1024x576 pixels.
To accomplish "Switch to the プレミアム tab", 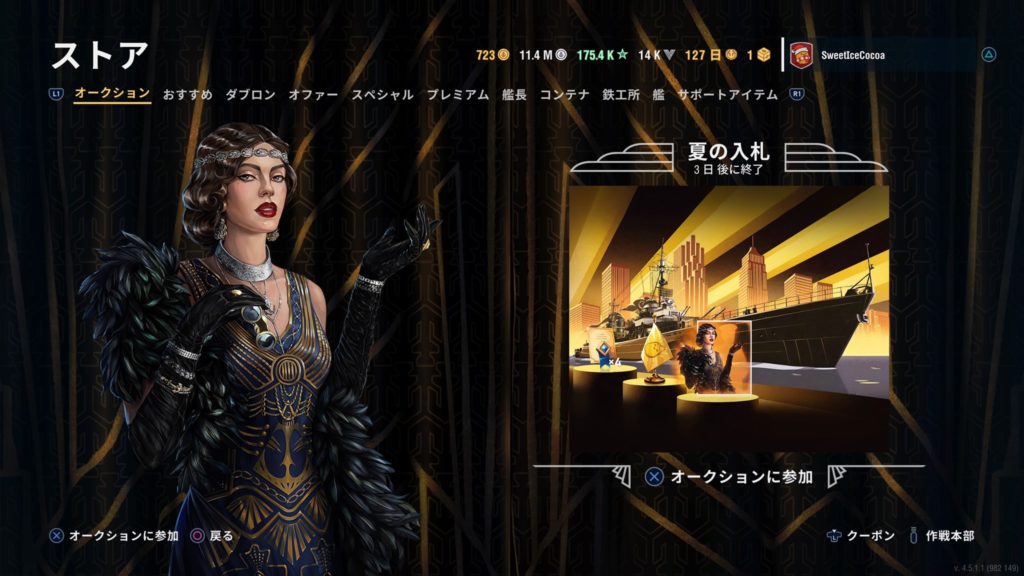I will click(x=458, y=95).
